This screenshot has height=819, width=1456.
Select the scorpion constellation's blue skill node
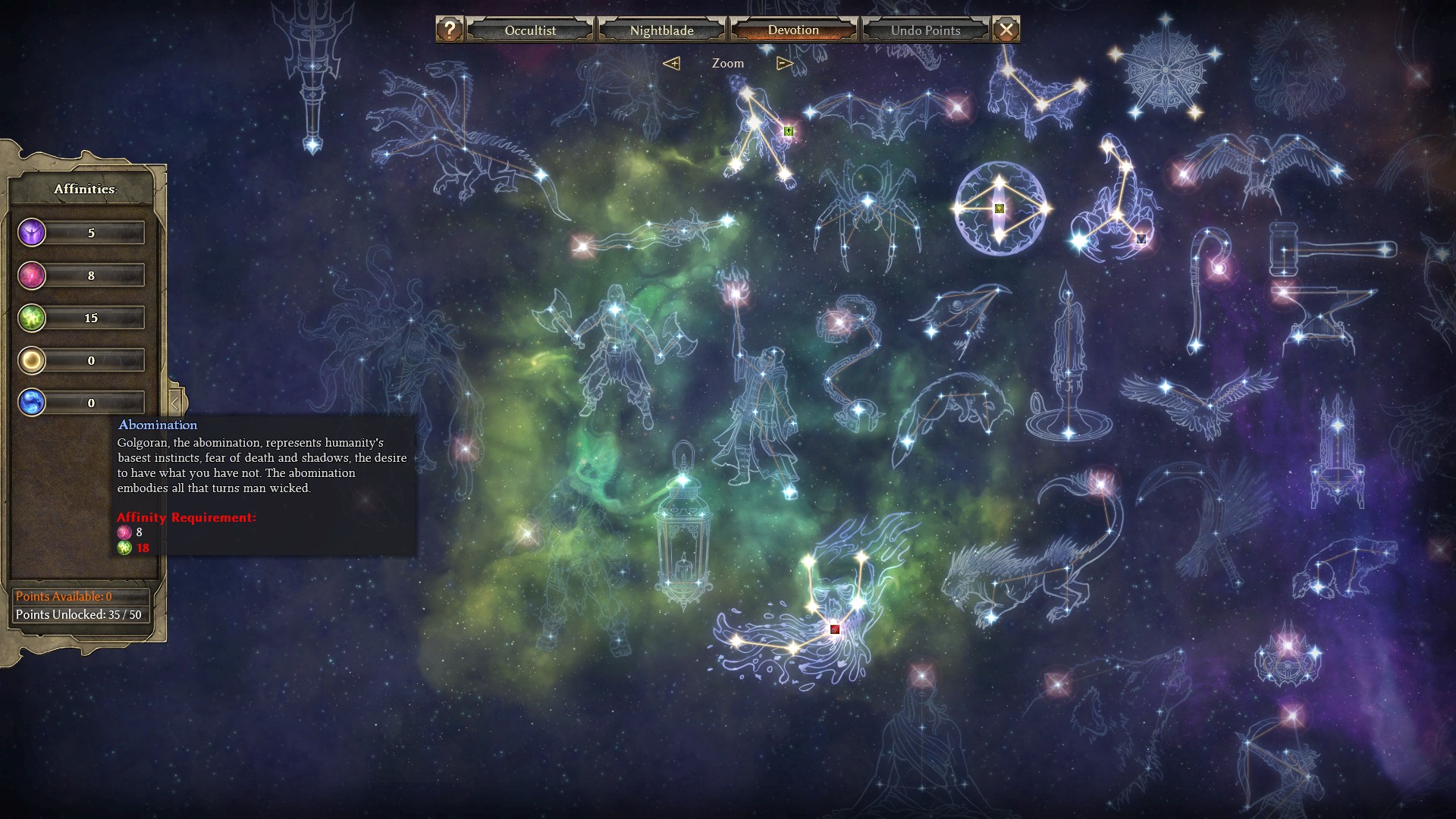(1141, 239)
